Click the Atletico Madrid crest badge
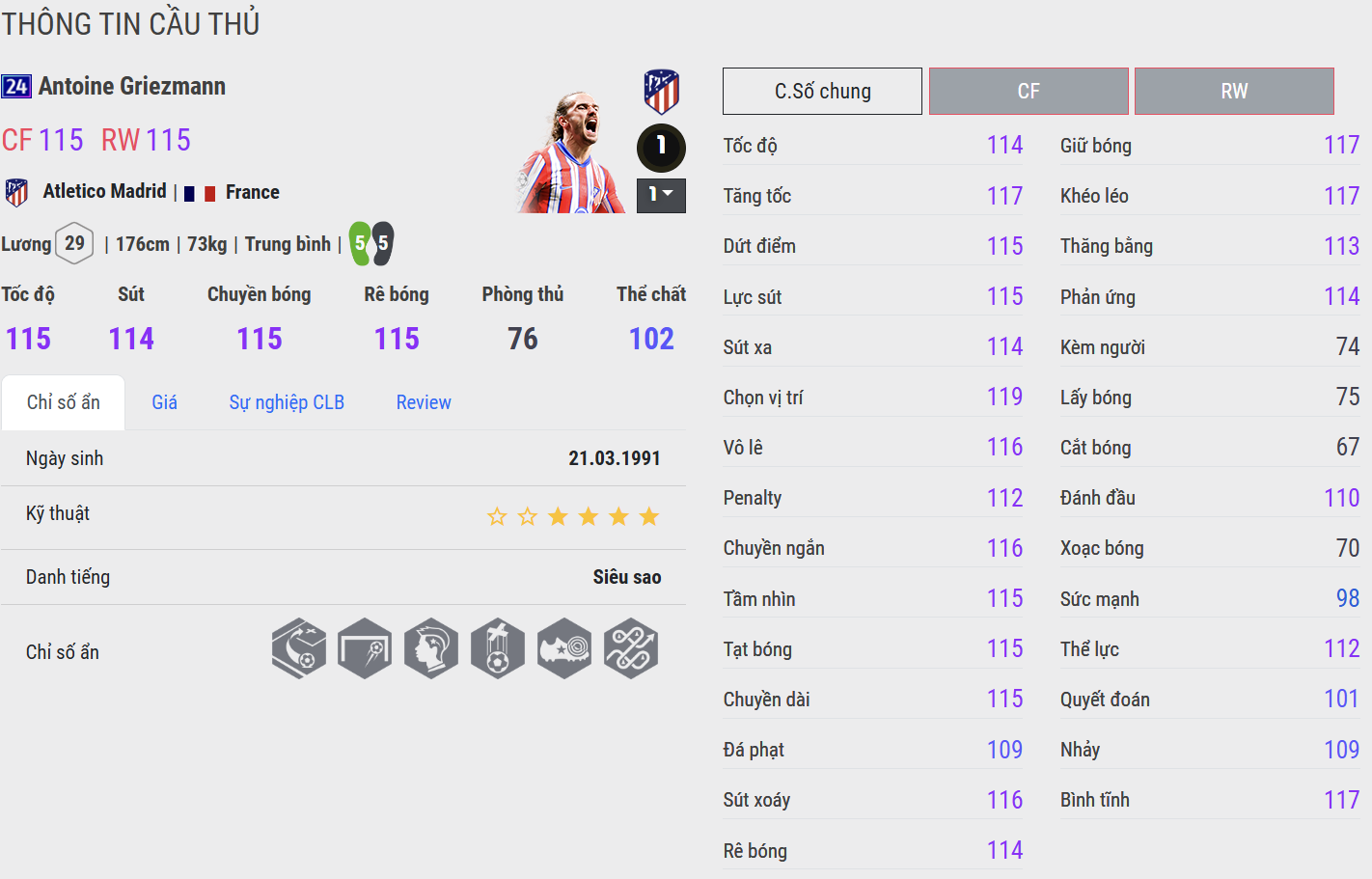The image size is (1372, 879). pos(661,92)
